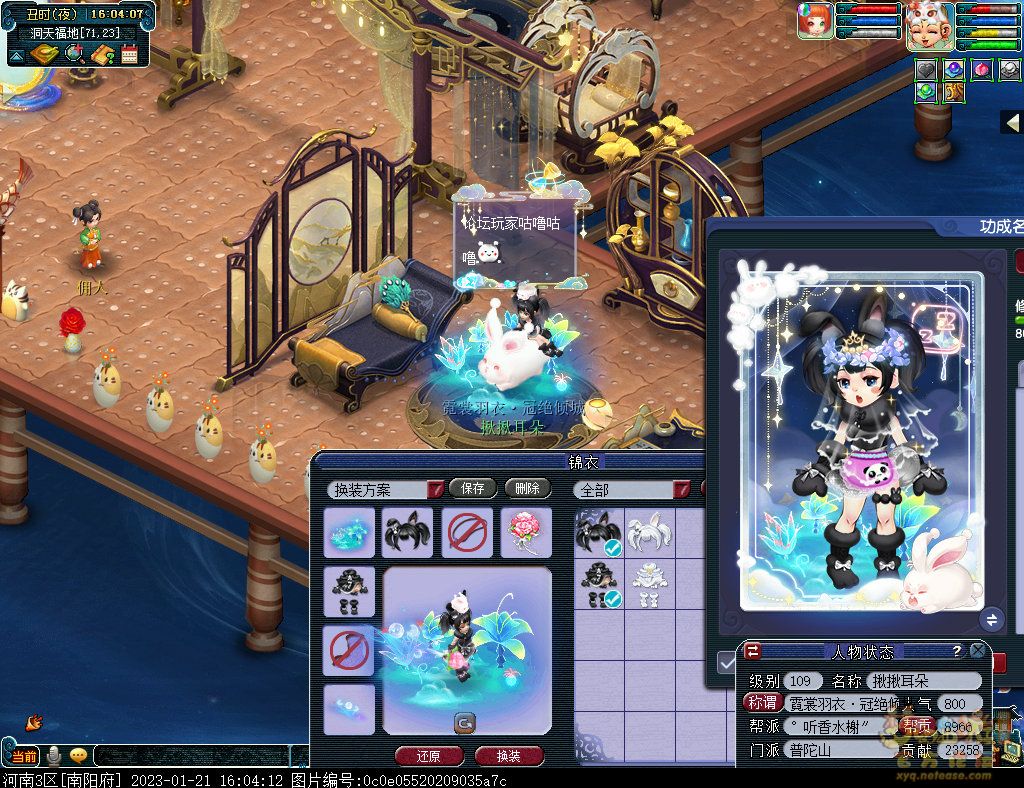Rotate the character preview with the arrow button
1024x788 pixels.
(465, 722)
